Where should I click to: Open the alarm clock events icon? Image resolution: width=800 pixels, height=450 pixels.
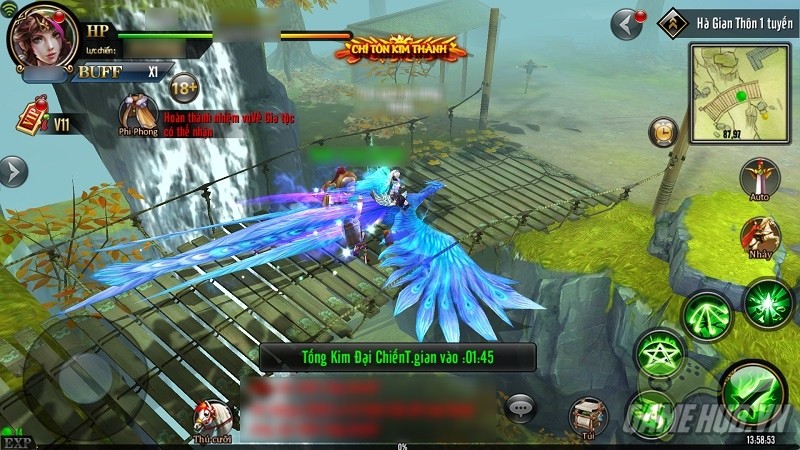663,130
